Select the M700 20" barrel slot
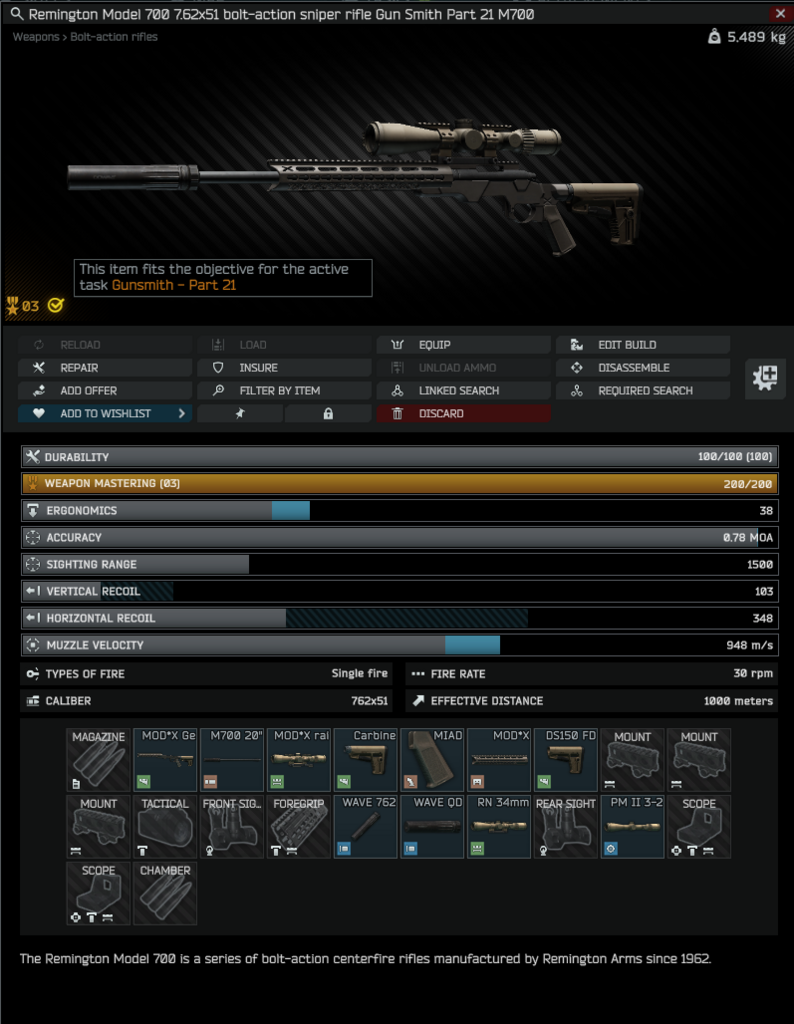The height and width of the screenshot is (1024, 794). (232, 760)
